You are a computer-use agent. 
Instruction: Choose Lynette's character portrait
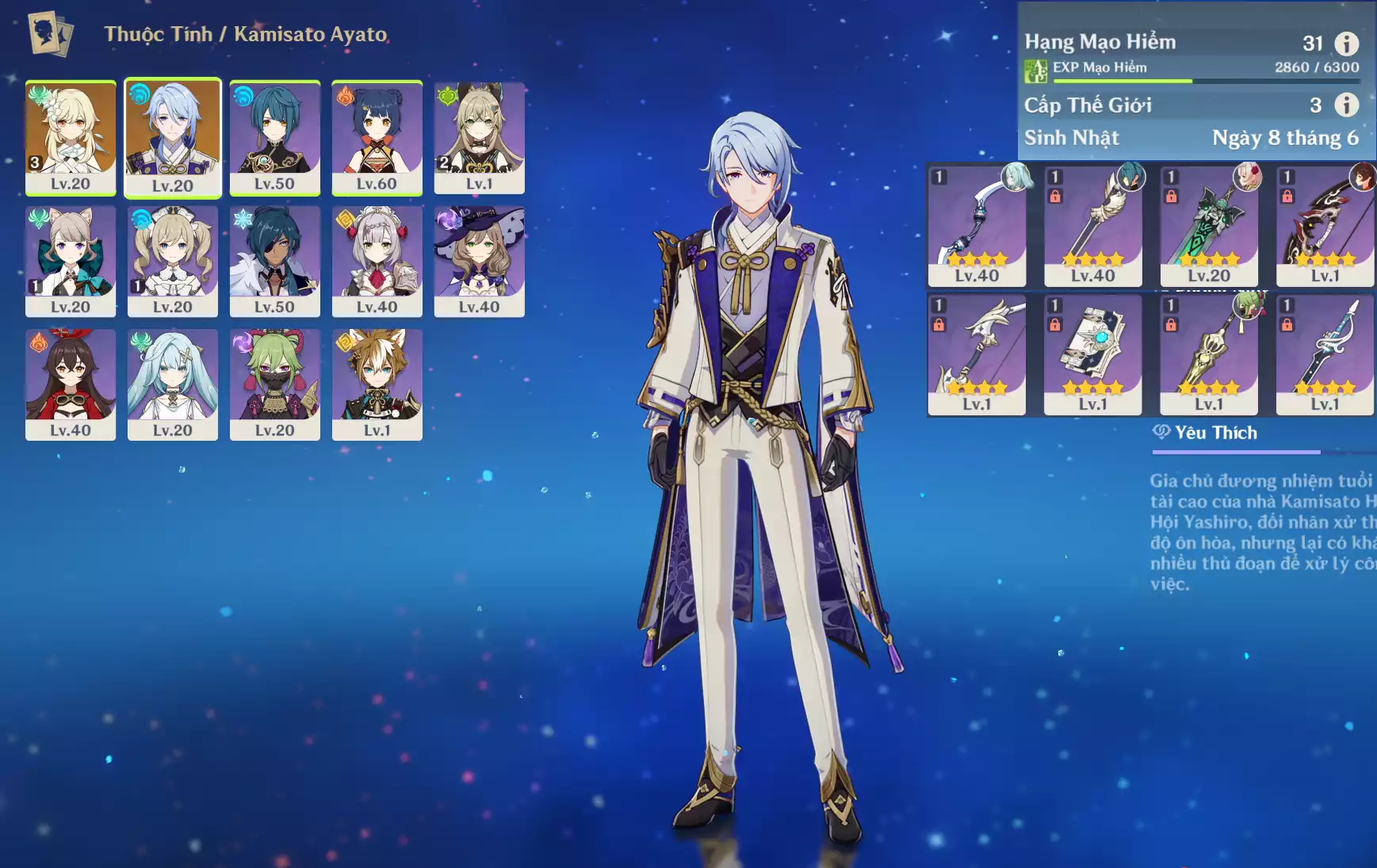pyautogui.click(x=71, y=261)
